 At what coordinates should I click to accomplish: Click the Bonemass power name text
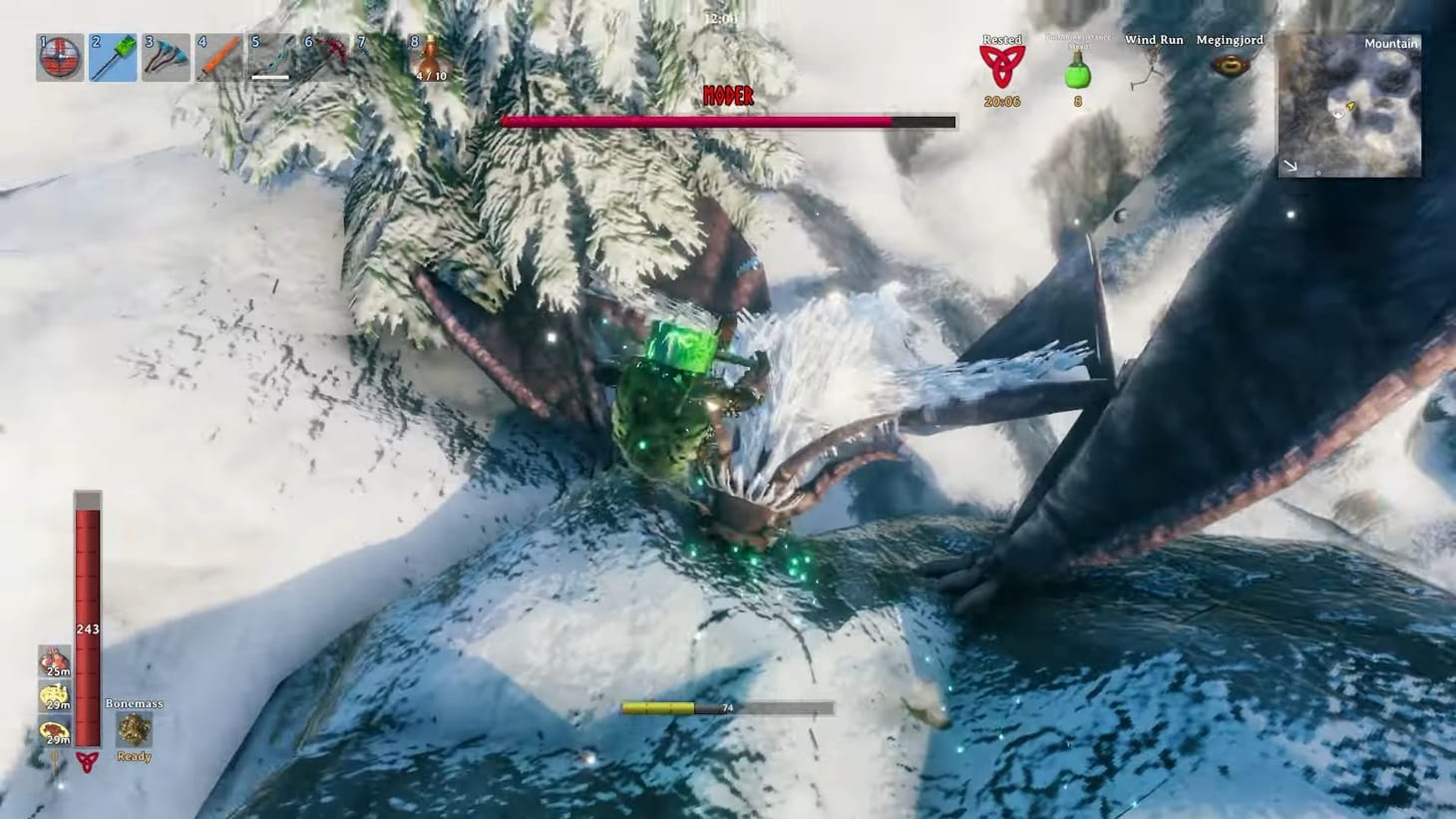pyautogui.click(x=133, y=703)
